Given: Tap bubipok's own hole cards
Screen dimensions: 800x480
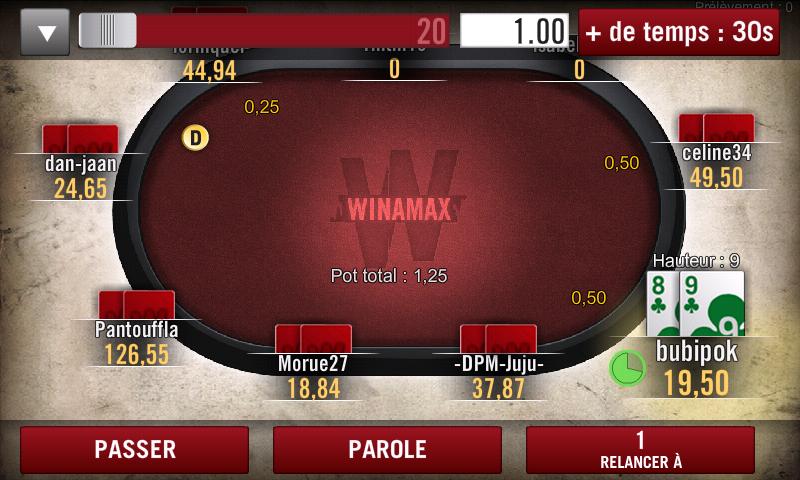Looking at the screenshot, I should 695,303.
